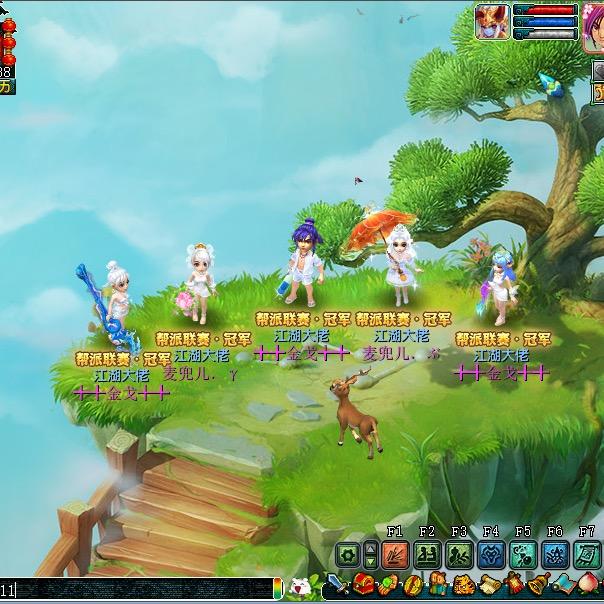Click the blue sword icon in the bottom menu
Image resolution: width=604 pixels, height=604 pixels.
tap(336, 587)
